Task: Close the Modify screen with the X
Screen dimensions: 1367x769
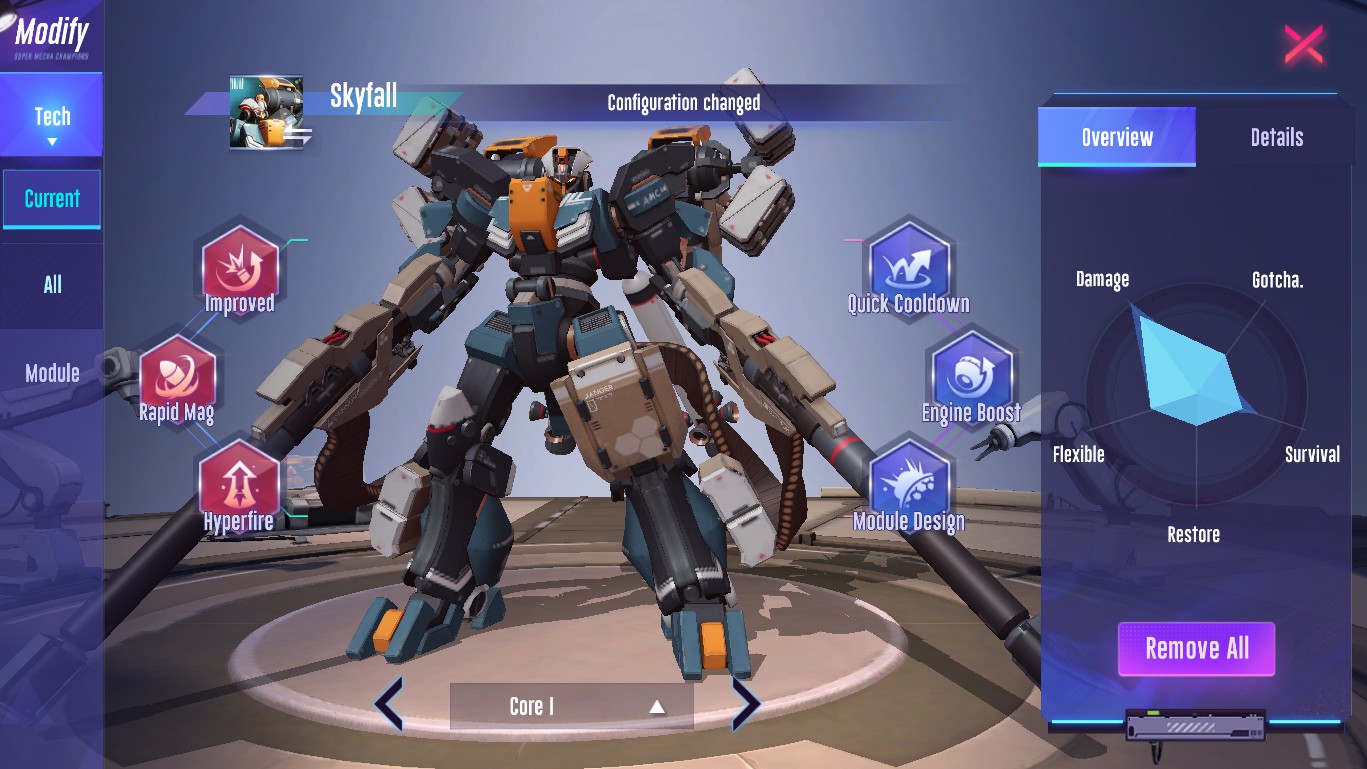Action: click(x=1303, y=45)
